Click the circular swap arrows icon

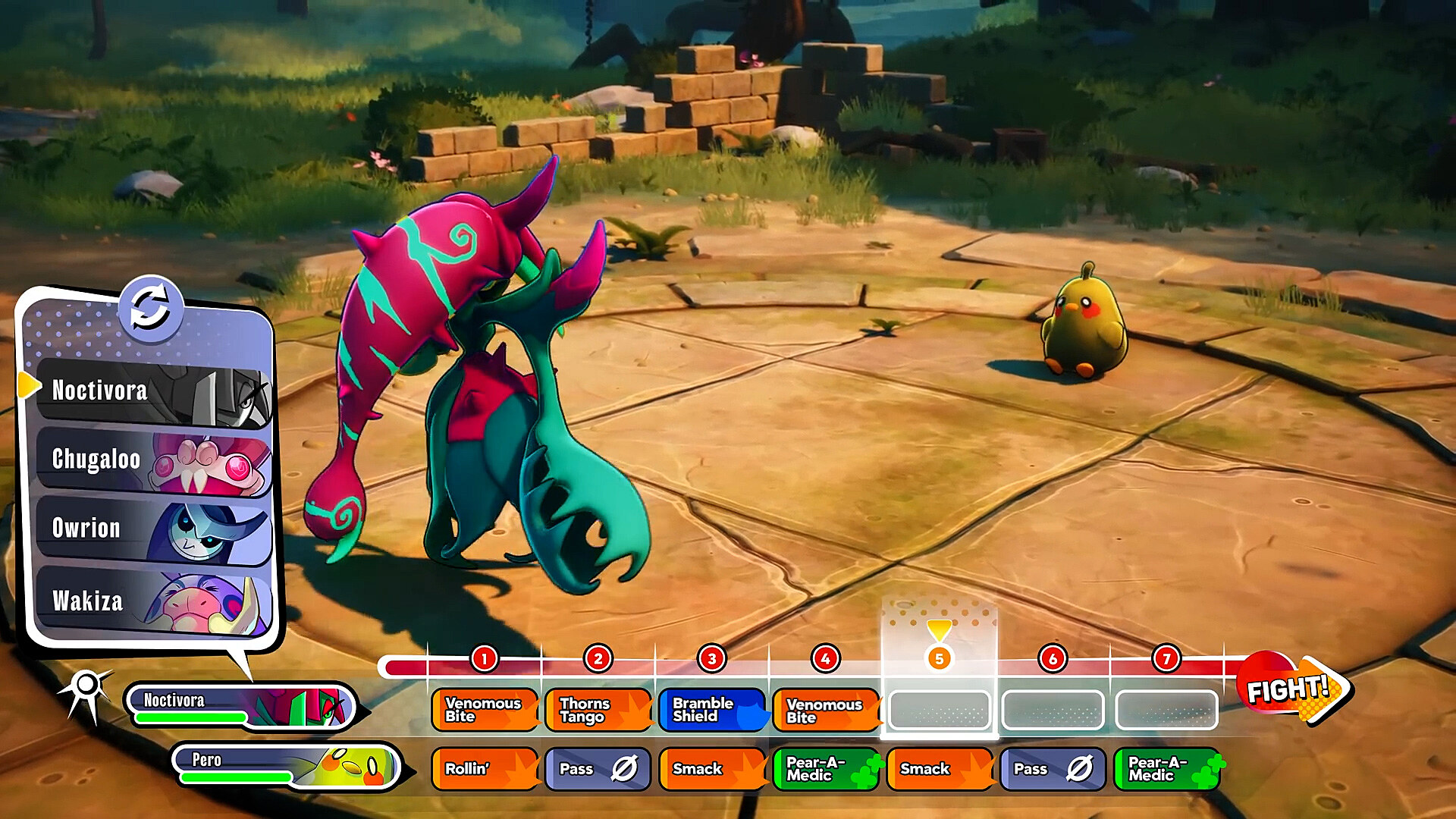pyautogui.click(x=150, y=309)
